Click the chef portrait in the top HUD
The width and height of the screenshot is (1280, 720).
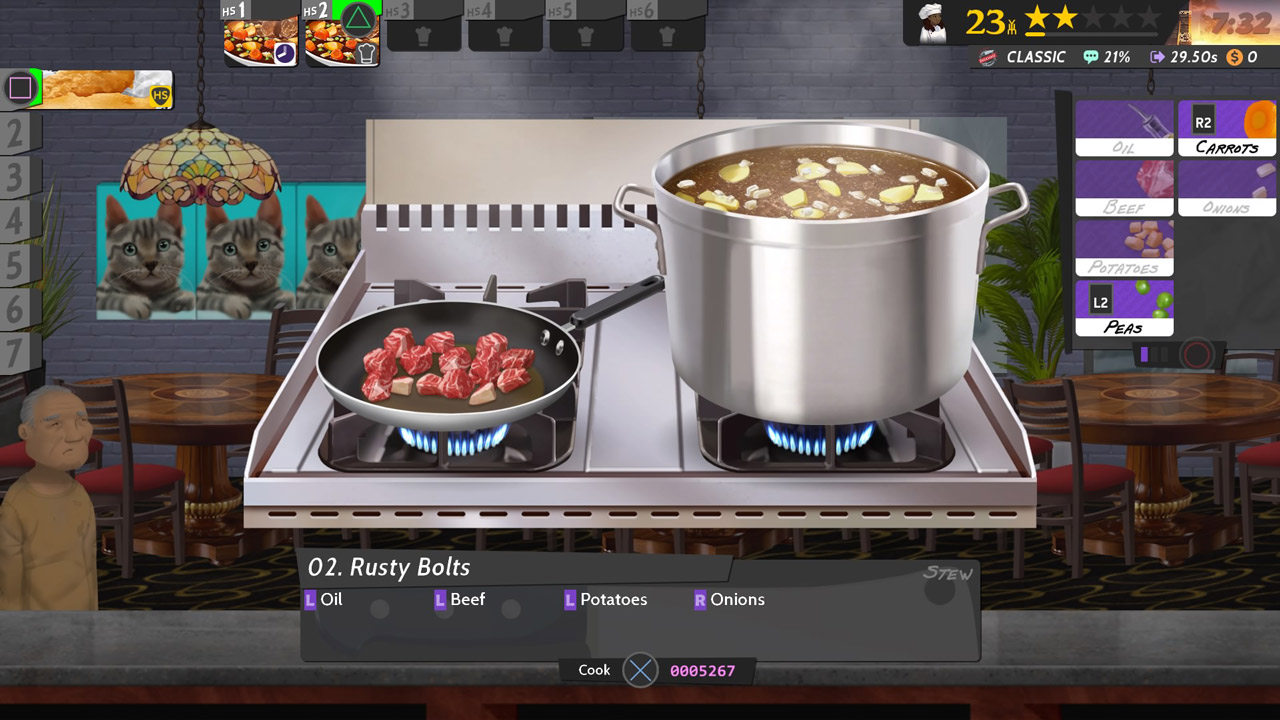click(930, 24)
